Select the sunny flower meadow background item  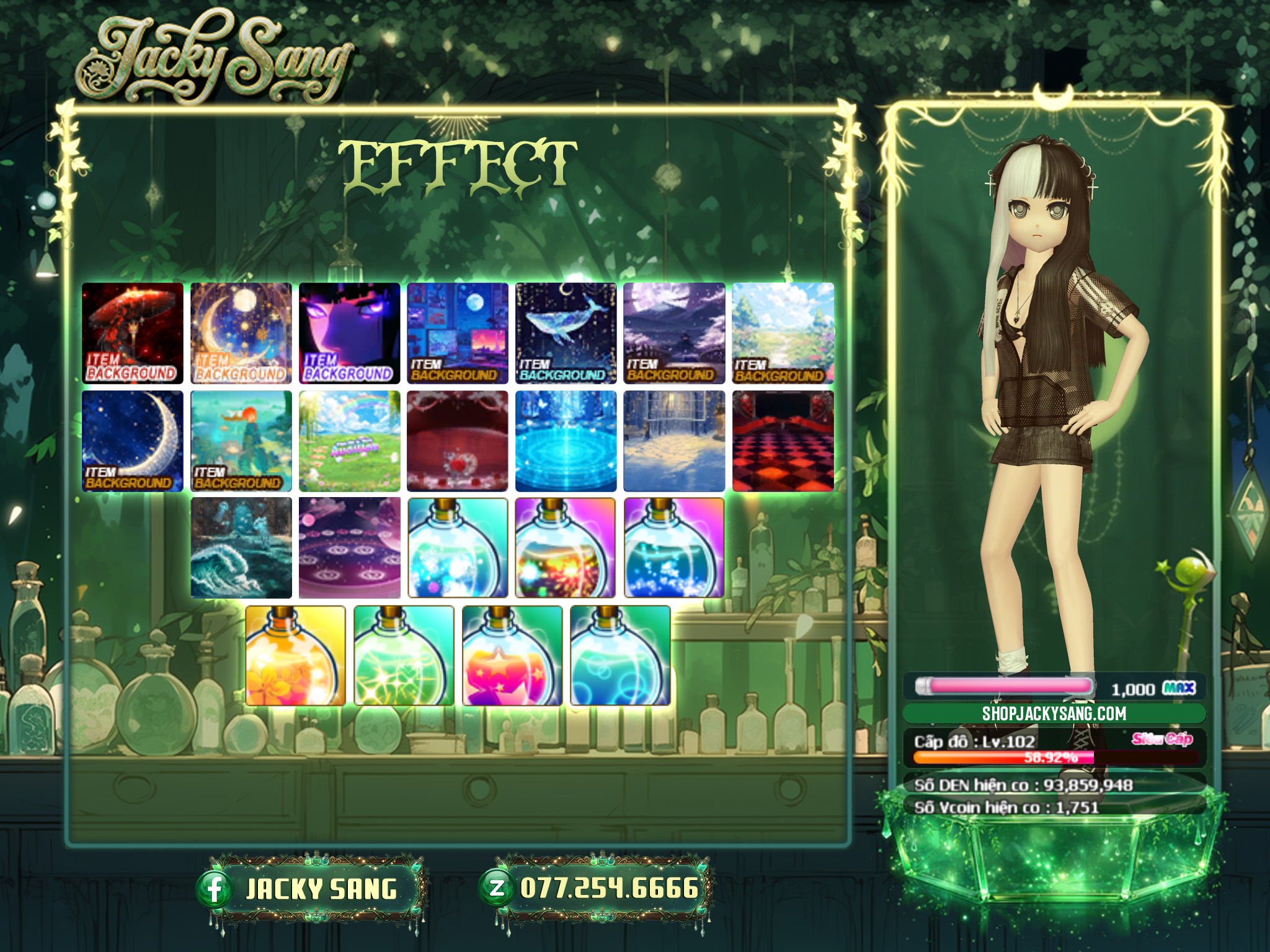click(x=783, y=333)
